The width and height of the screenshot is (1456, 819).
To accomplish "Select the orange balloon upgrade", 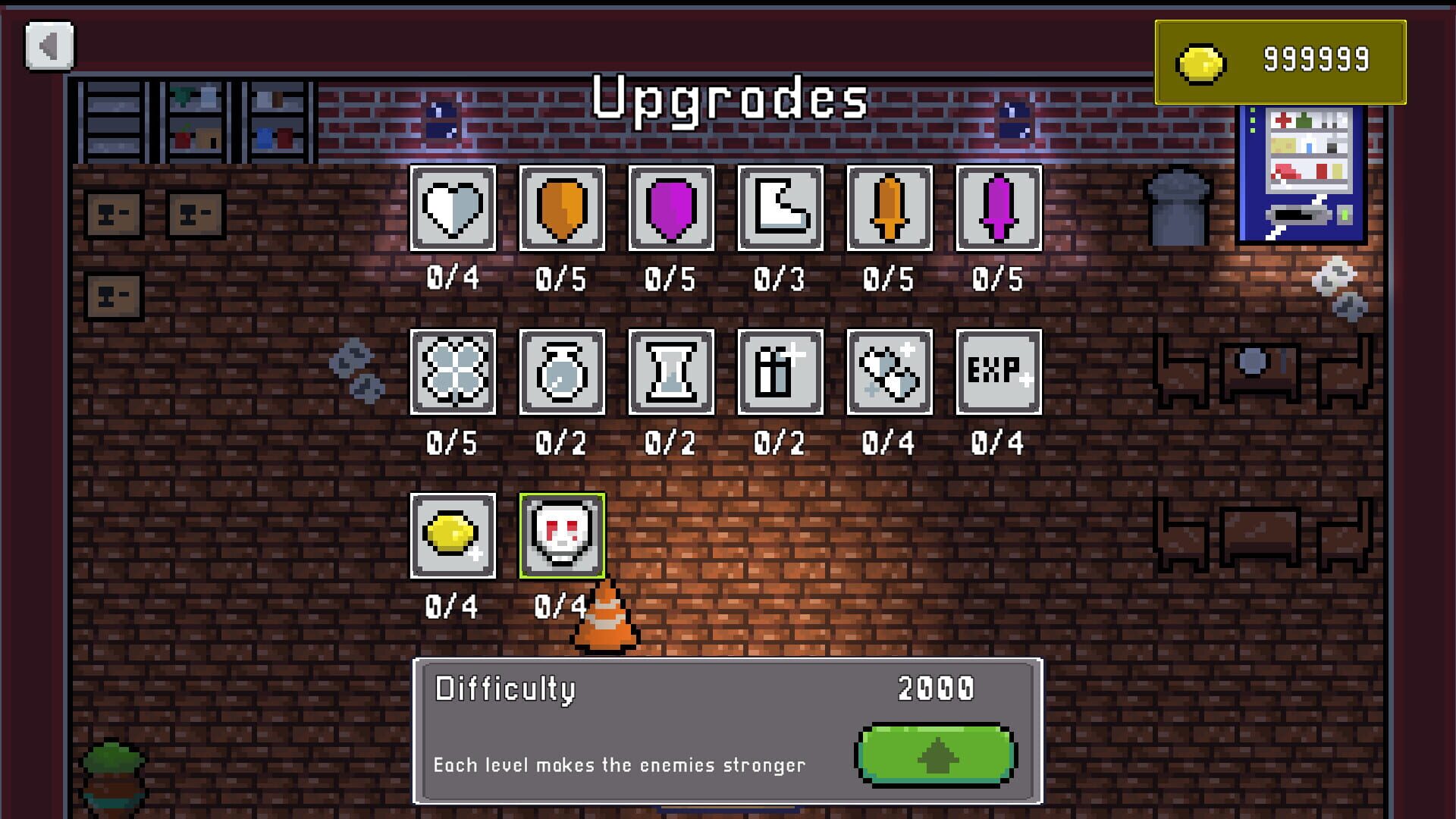I will 562,209.
